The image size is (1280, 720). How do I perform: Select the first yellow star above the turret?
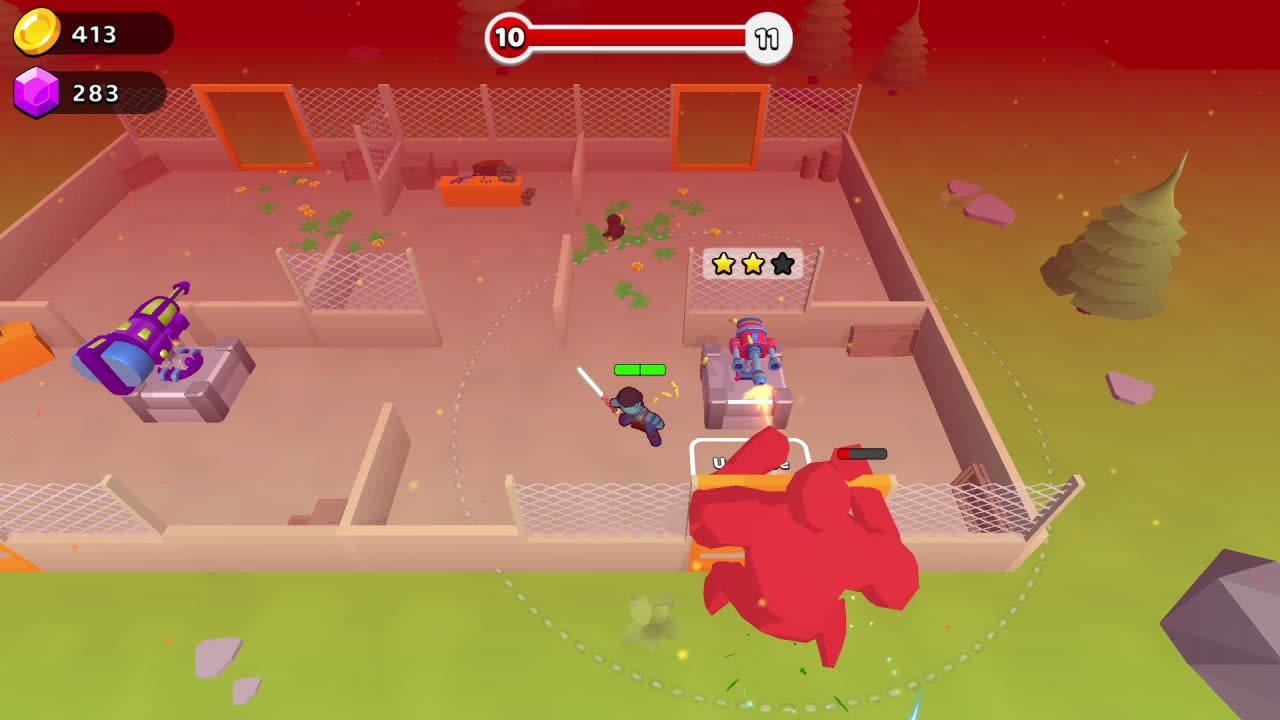tap(724, 263)
